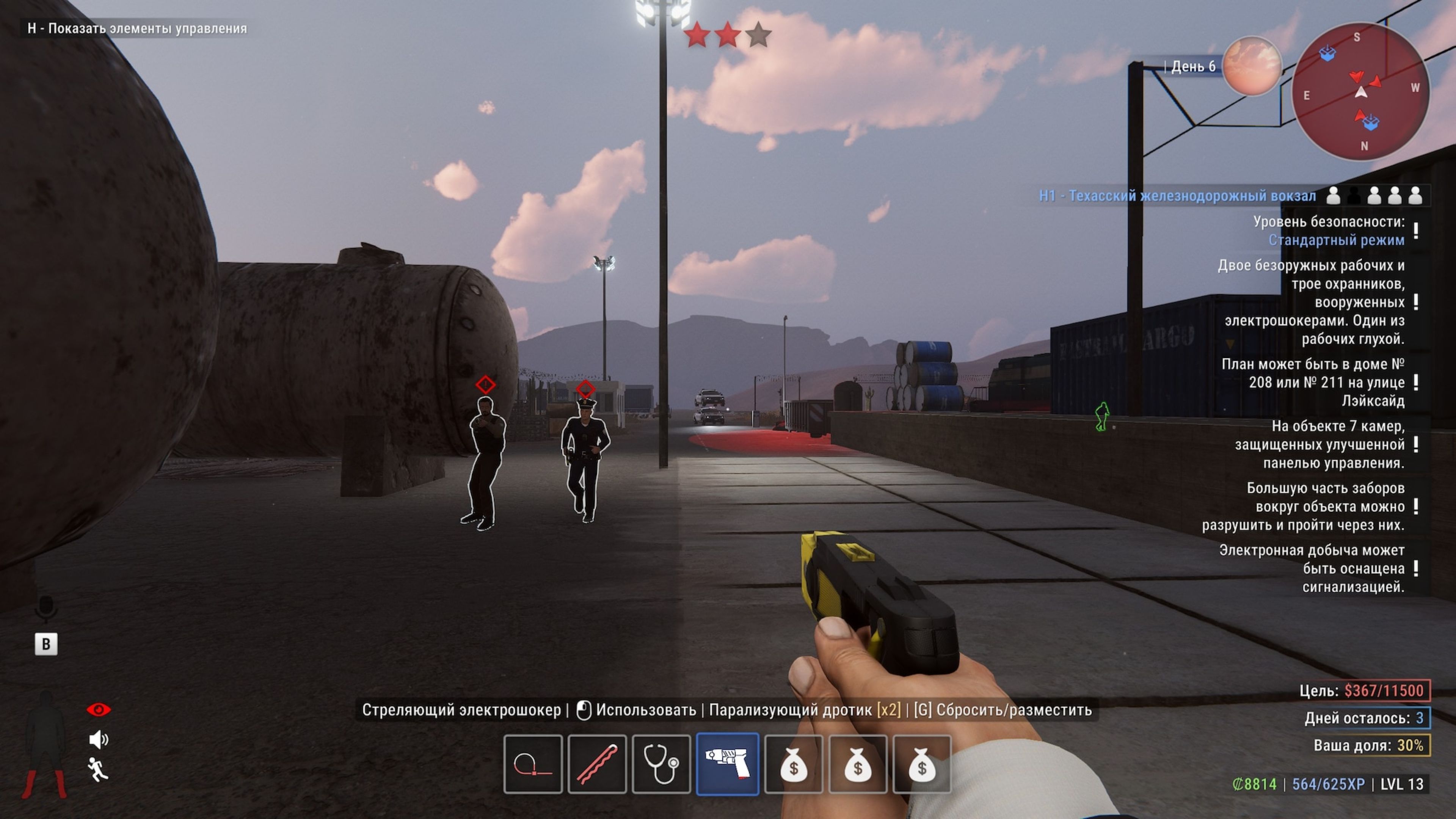Click the Электронная добыча intel entry
Screen dimensions: 1456x819
click(x=1311, y=568)
